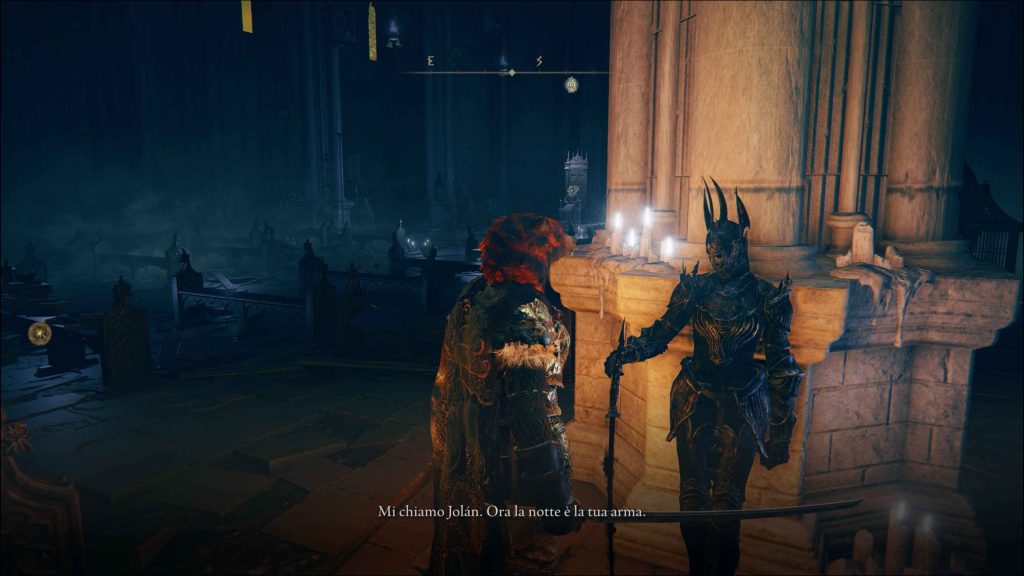Select the glowing marker icon below the compass
Viewport: 1024px width, 576px height.
pos(571,84)
